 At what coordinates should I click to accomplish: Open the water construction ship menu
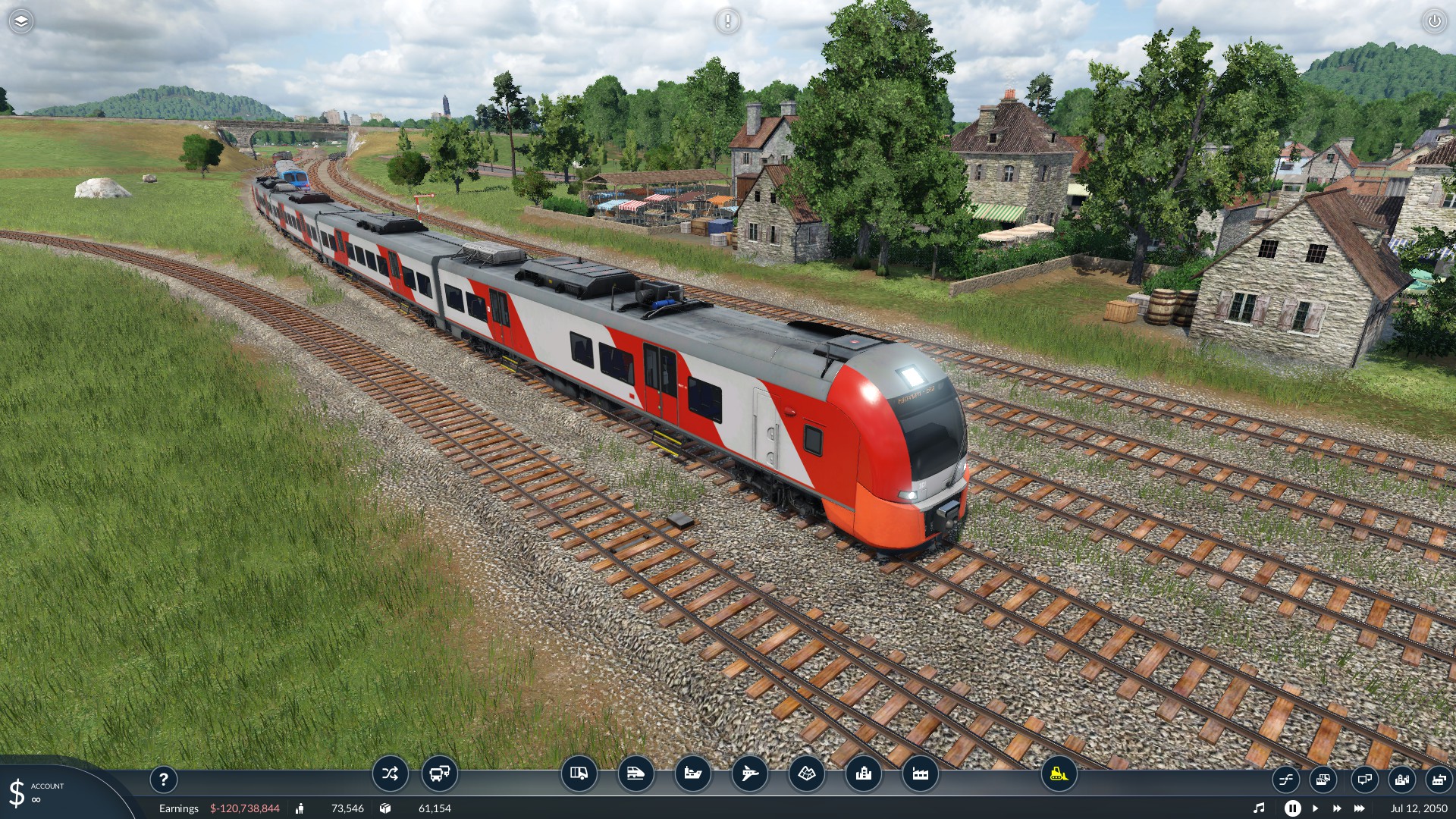tap(692, 773)
